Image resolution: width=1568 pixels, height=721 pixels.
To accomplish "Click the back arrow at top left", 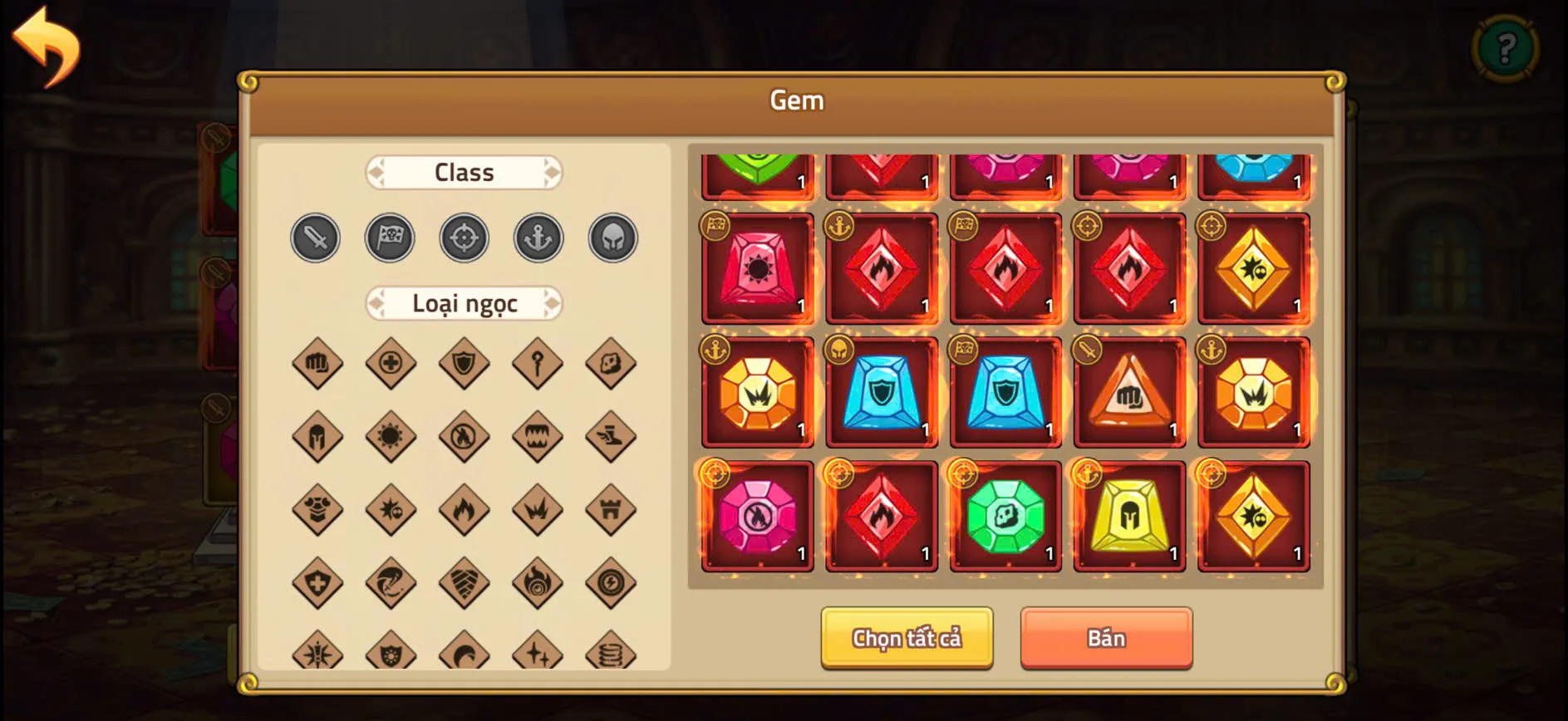I will click(47, 46).
